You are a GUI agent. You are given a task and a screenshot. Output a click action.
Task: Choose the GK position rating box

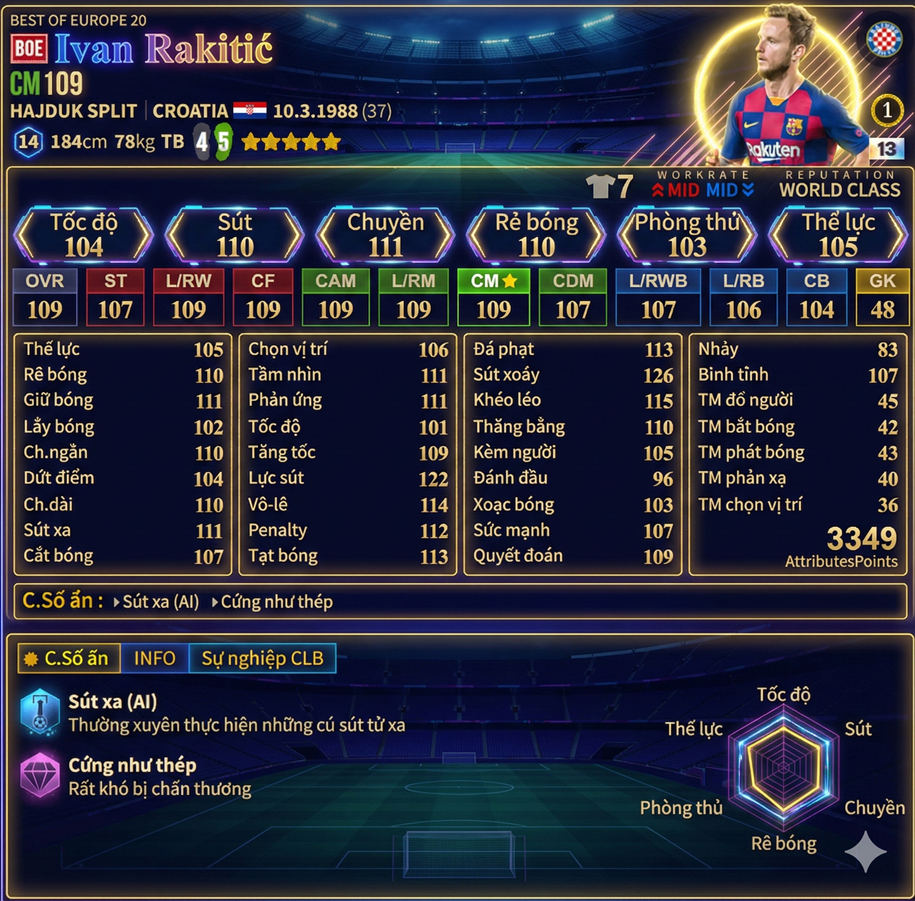[x=882, y=297]
